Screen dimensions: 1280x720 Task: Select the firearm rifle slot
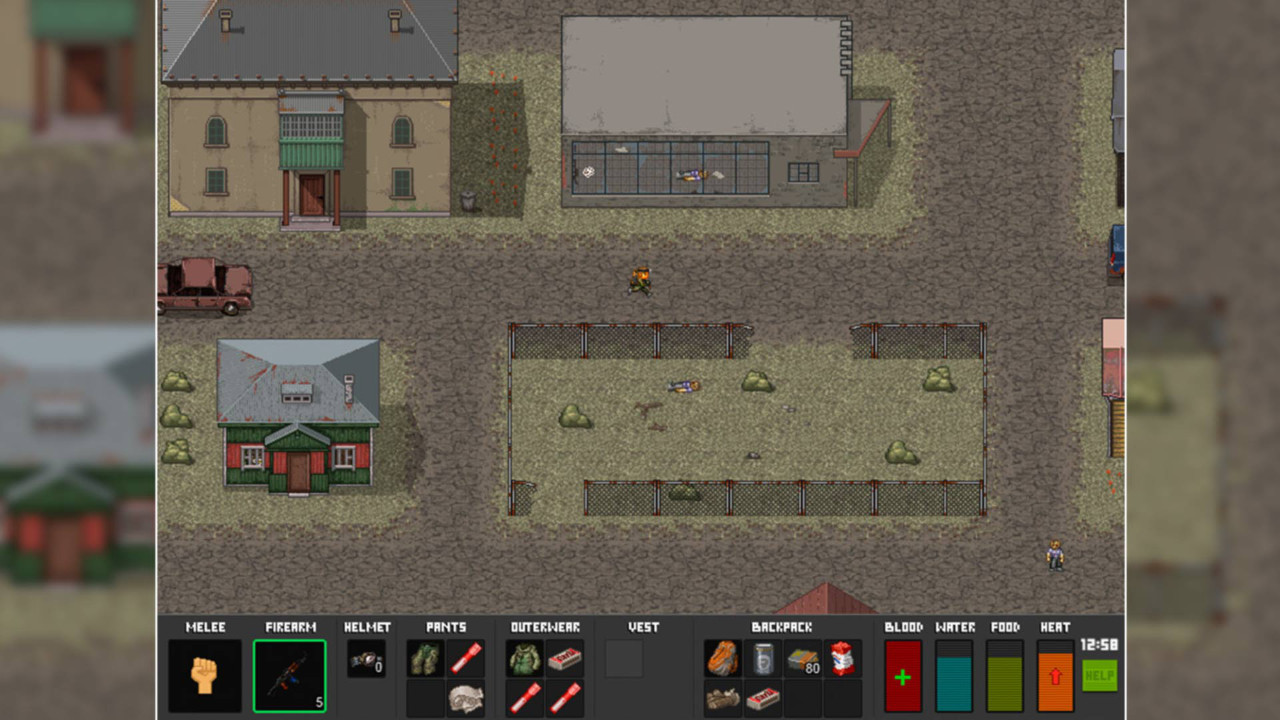pos(289,676)
